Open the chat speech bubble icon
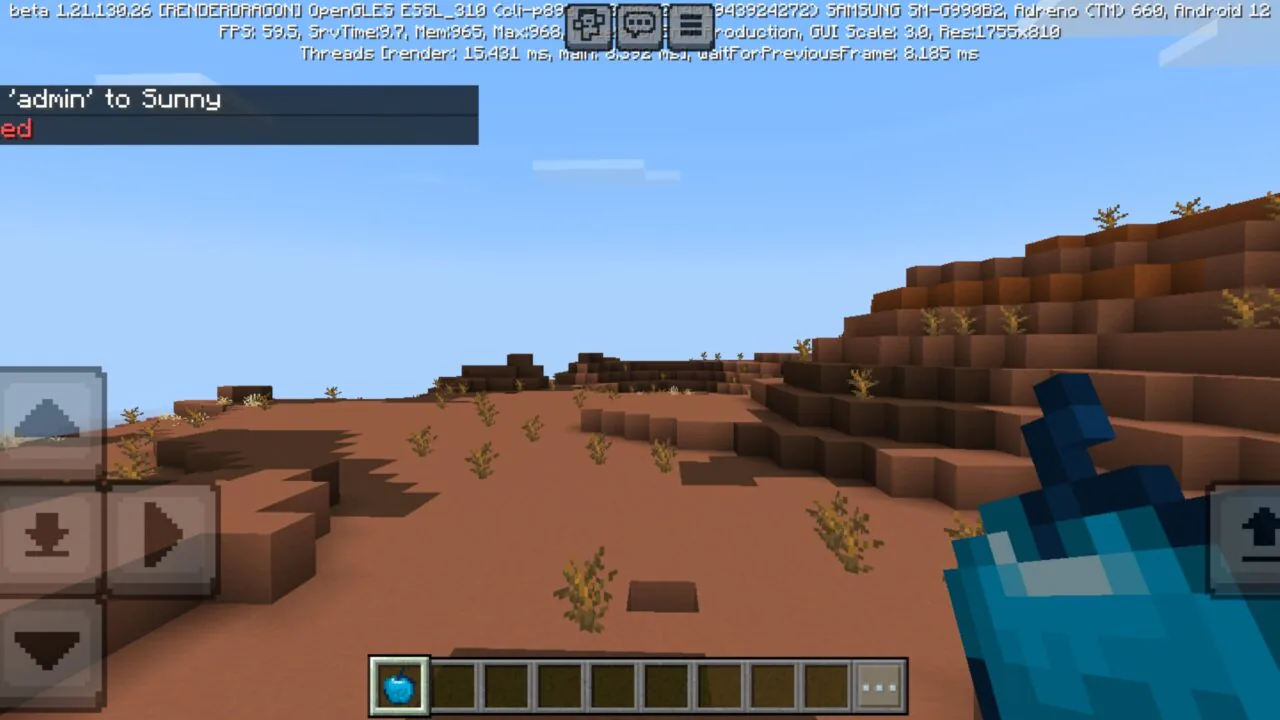The height and width of the screenshot is (720, 1280). pyautogui.click(x=639, y=26)
